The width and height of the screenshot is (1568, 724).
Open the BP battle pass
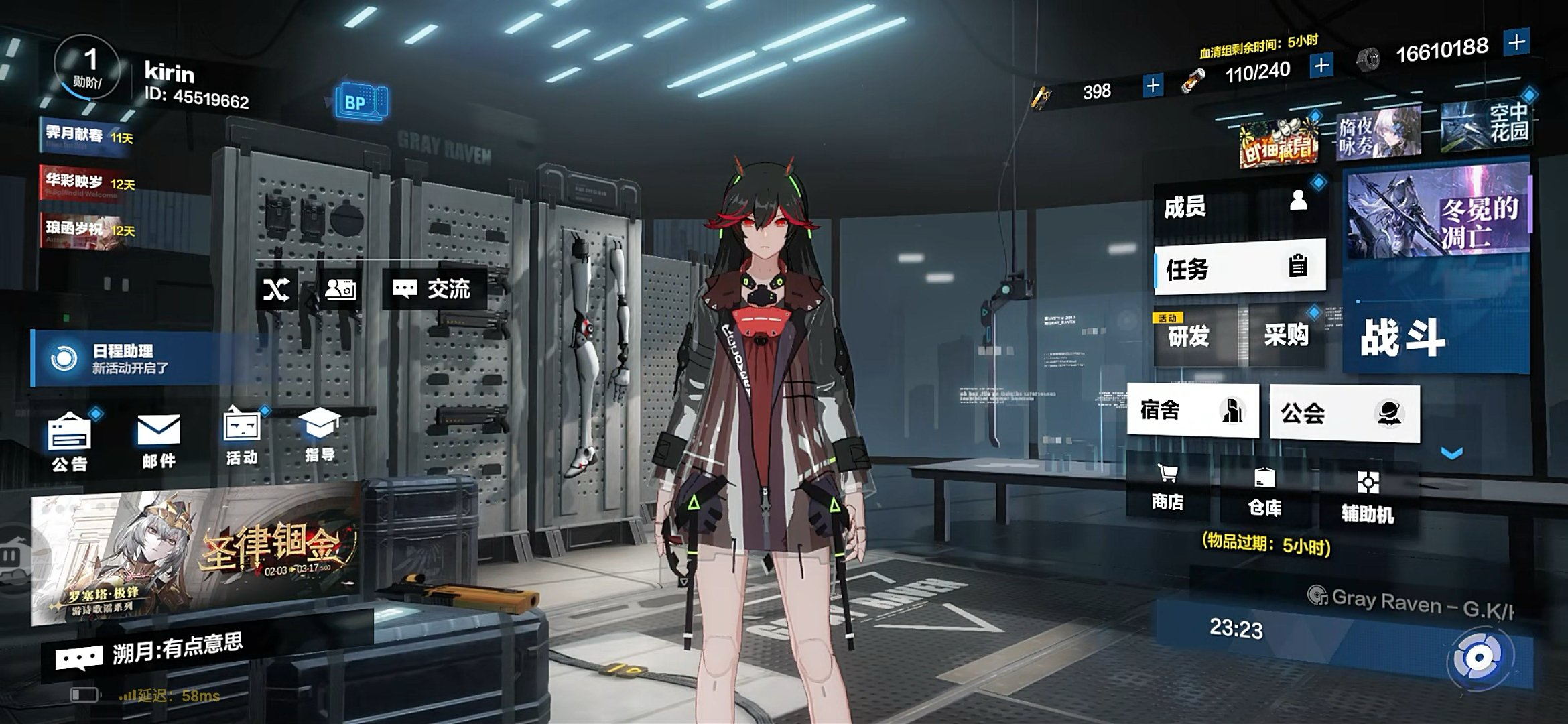click(x=361, y=102)
